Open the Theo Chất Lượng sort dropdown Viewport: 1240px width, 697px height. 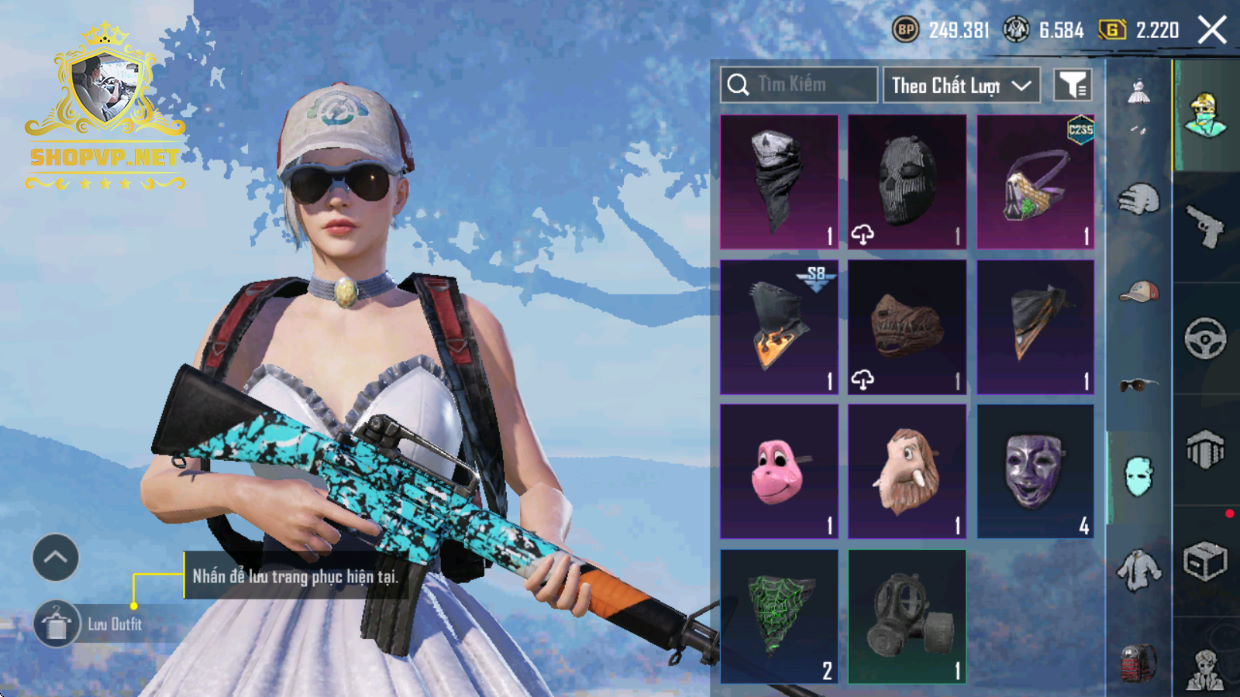(961, 85)
